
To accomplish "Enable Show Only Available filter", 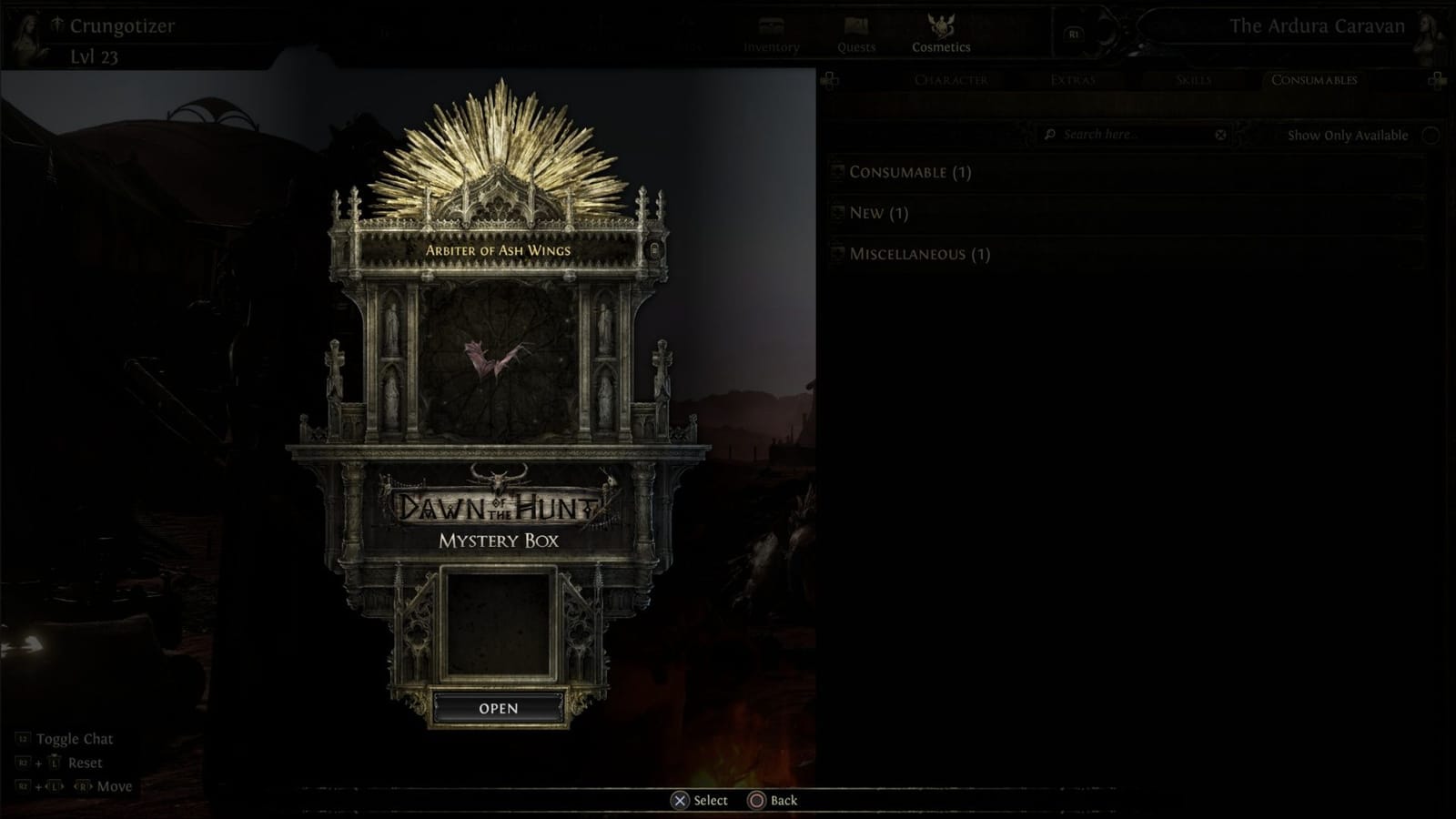I will (1430, 134).
